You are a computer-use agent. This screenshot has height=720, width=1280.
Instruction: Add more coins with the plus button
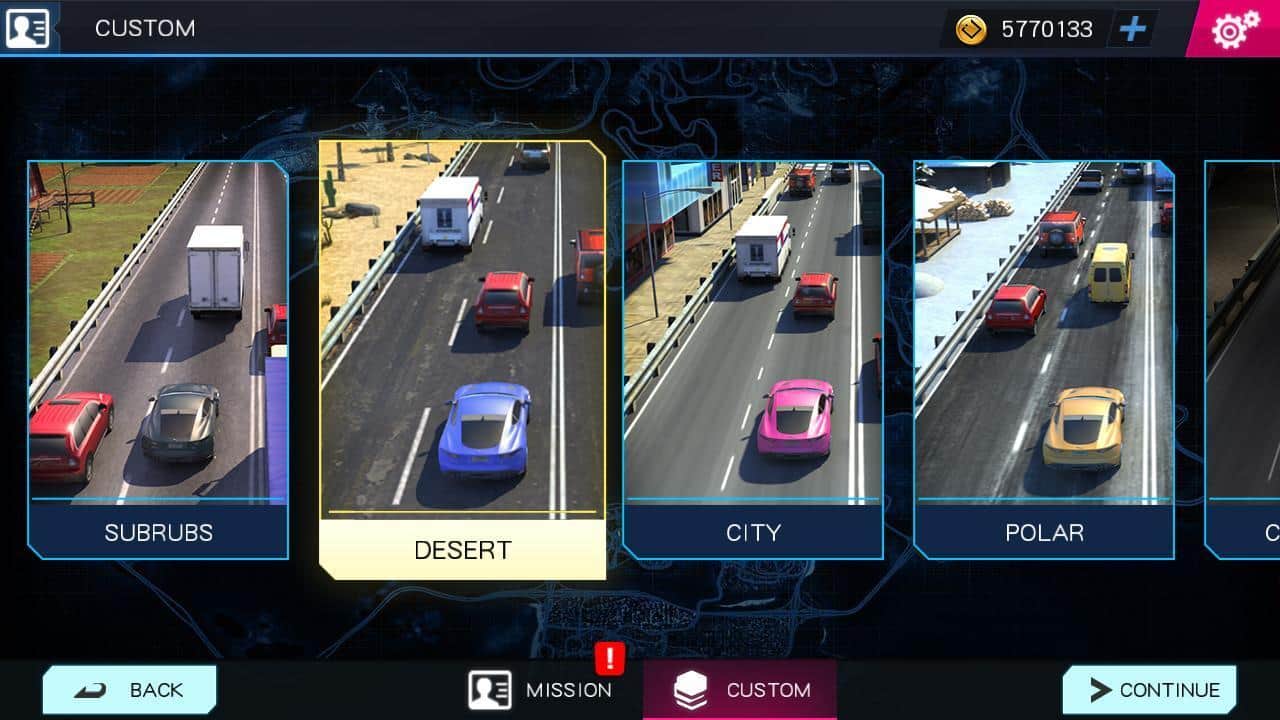tap(1132, 29)
